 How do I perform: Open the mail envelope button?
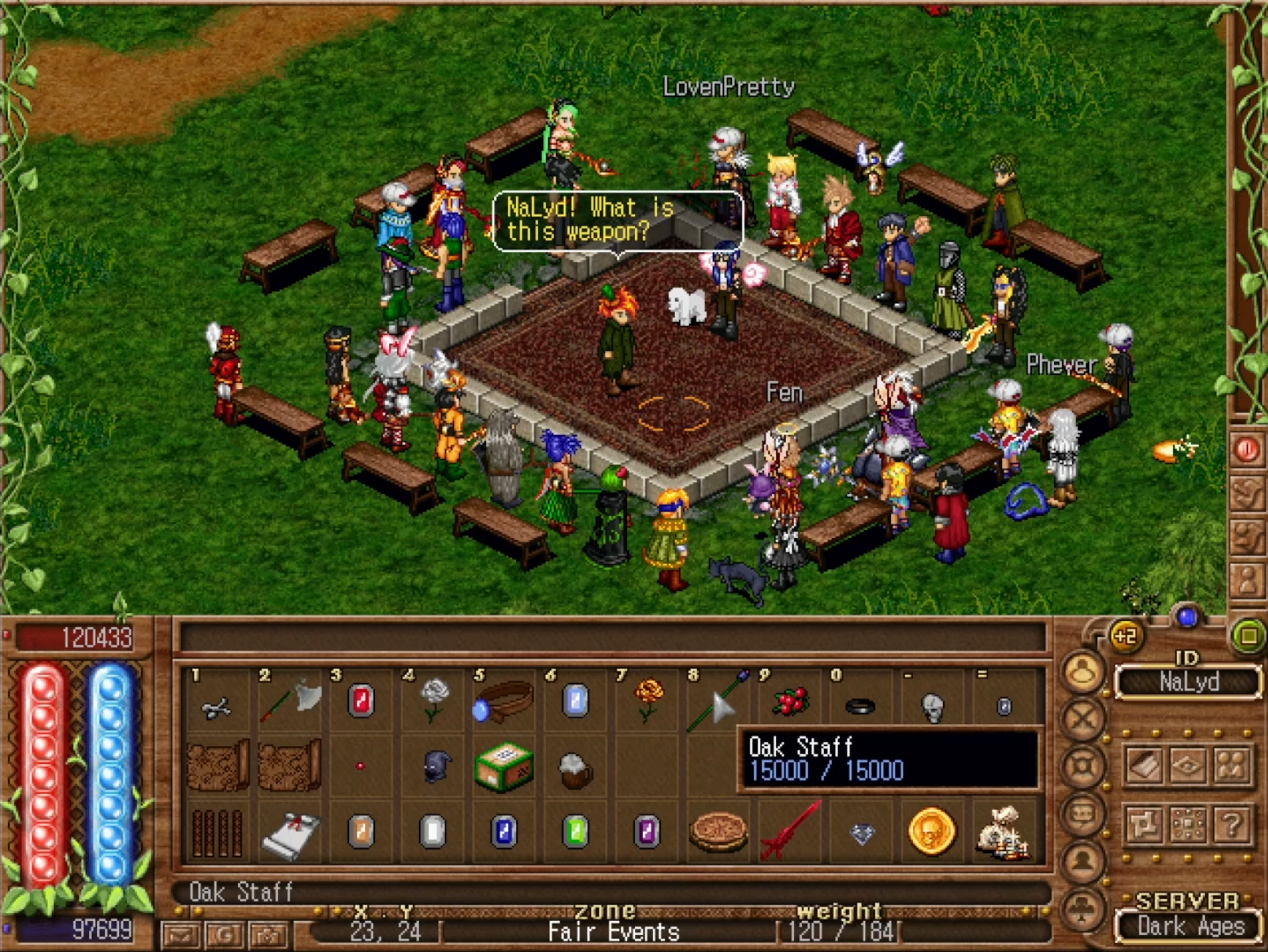pyautogui.click(x=181, y=934)
